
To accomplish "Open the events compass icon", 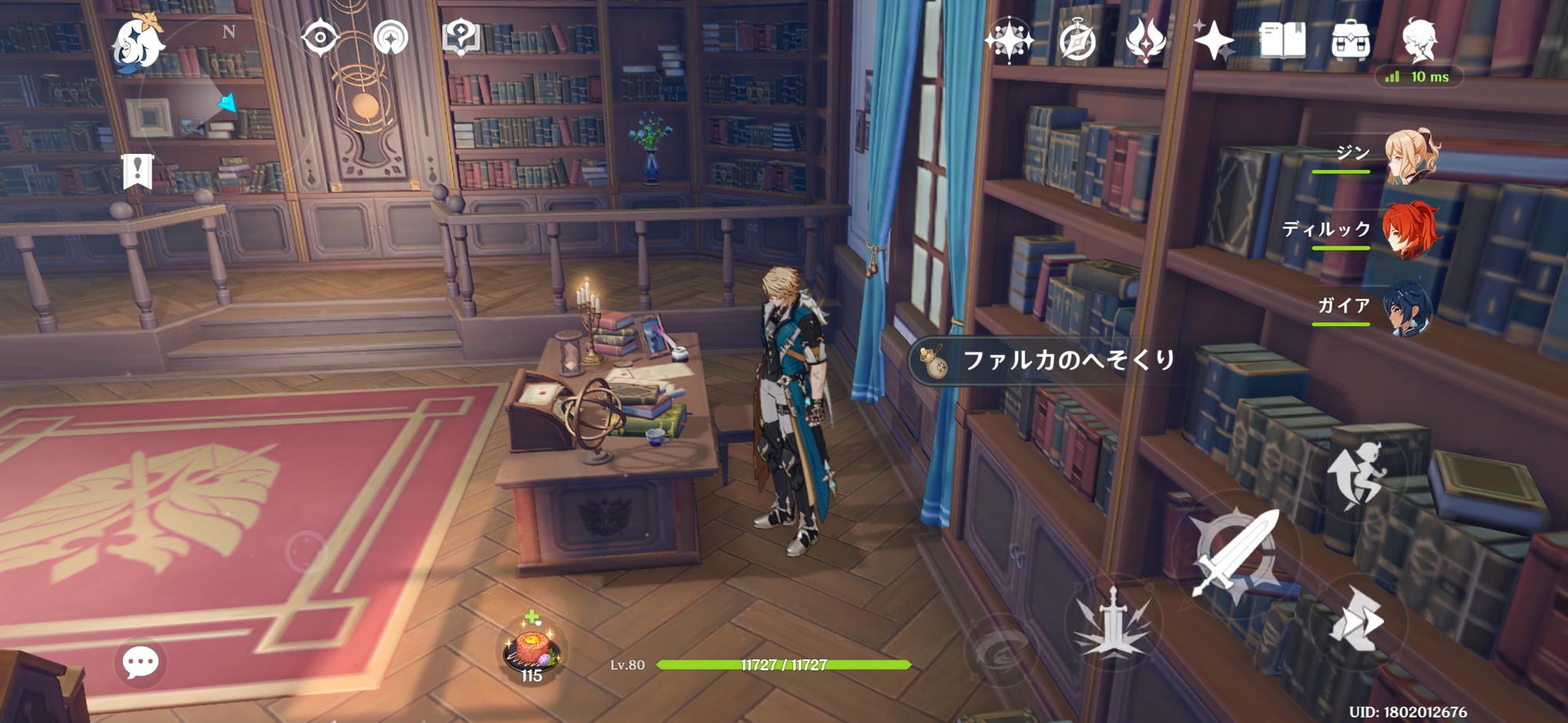I will click(1077, 41).
